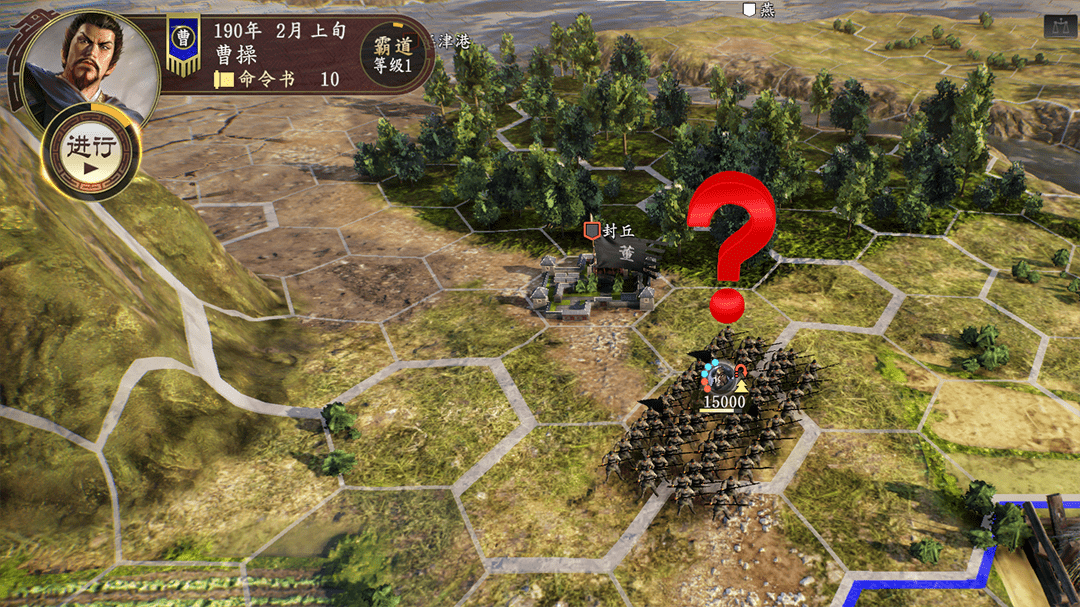This screenshot has height=607, width=1080.
Task: Open the balance scales icon button
Action: click(x=1056, y=26)
